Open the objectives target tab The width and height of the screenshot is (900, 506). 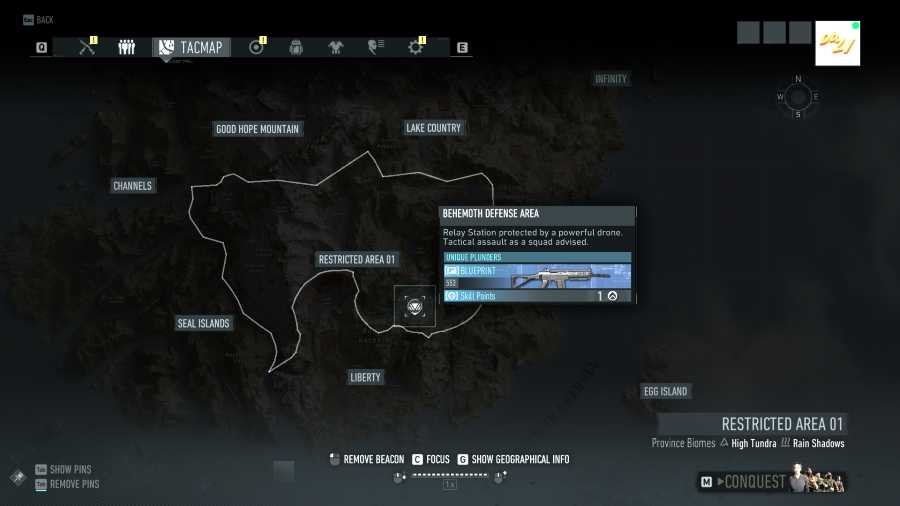[x=256, y=47]
